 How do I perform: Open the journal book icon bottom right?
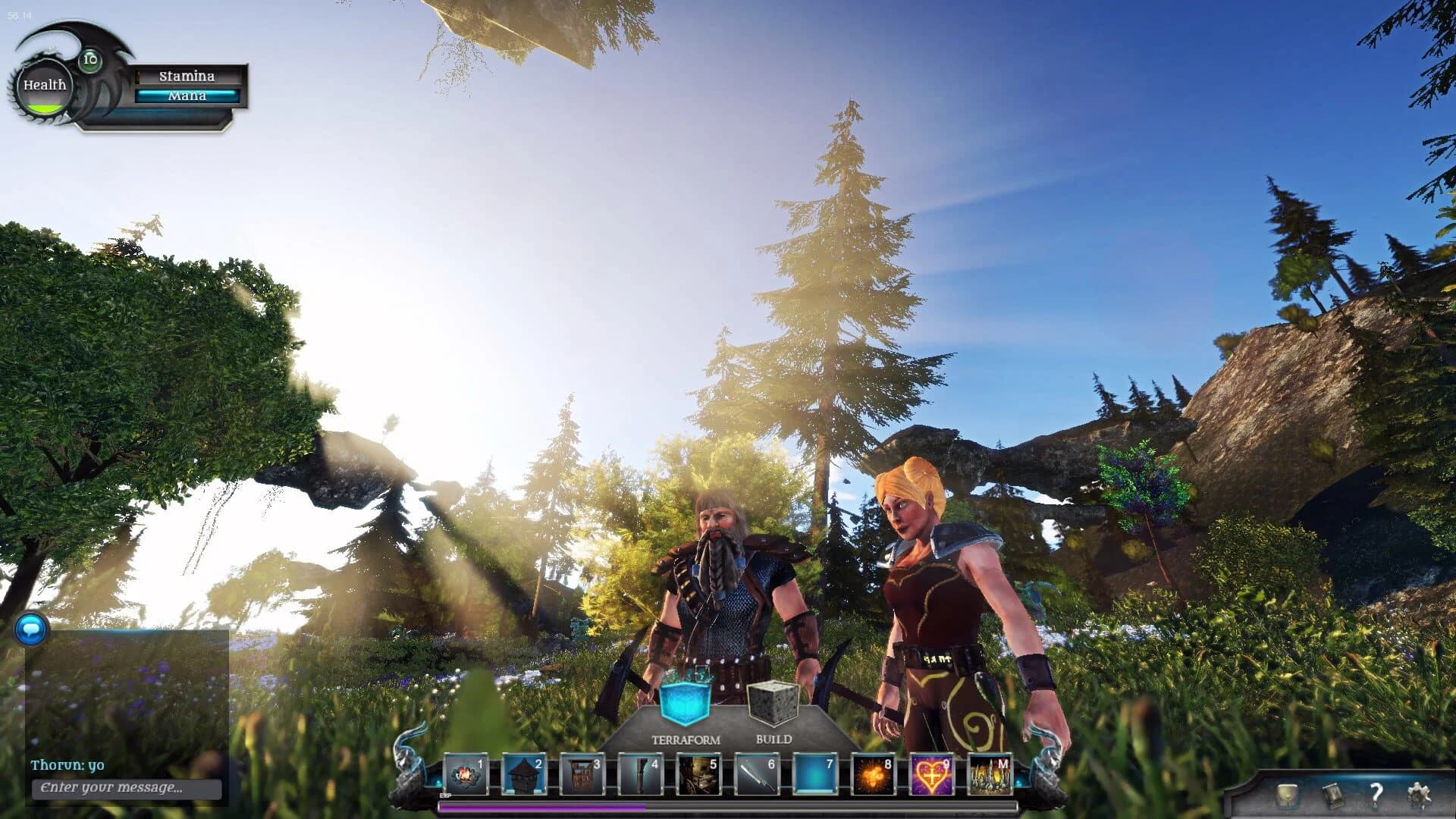1333,795
